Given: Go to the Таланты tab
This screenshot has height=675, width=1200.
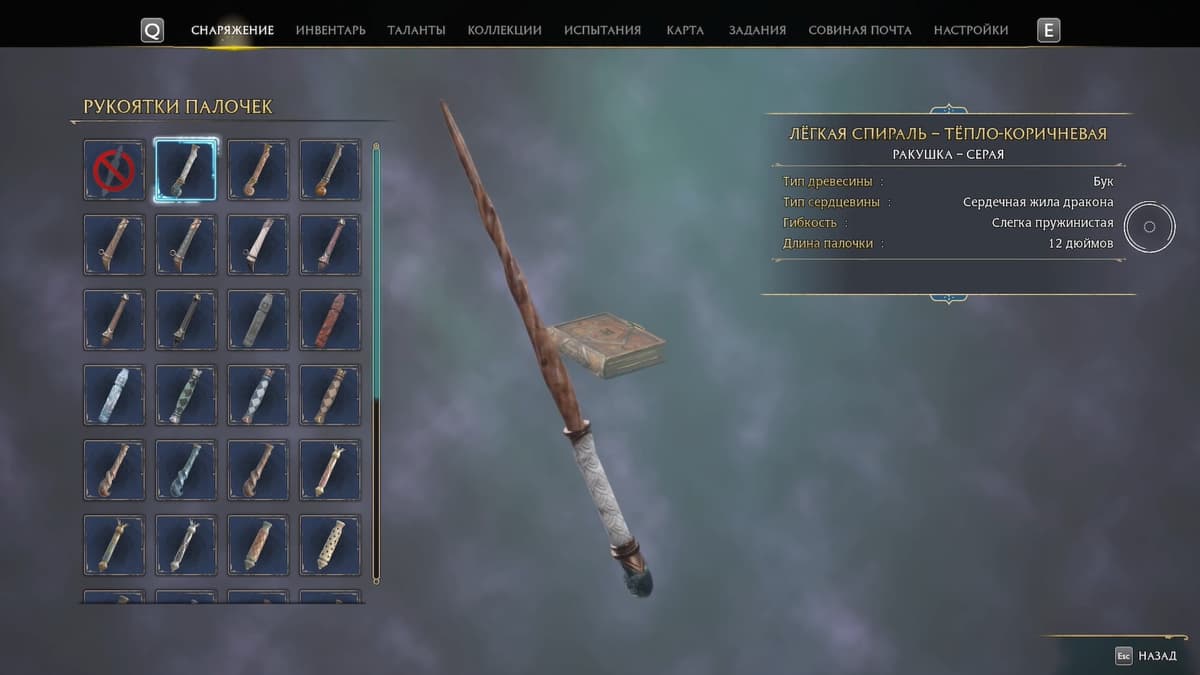Looking at the screenshot, I should click(x=416, y=30).
